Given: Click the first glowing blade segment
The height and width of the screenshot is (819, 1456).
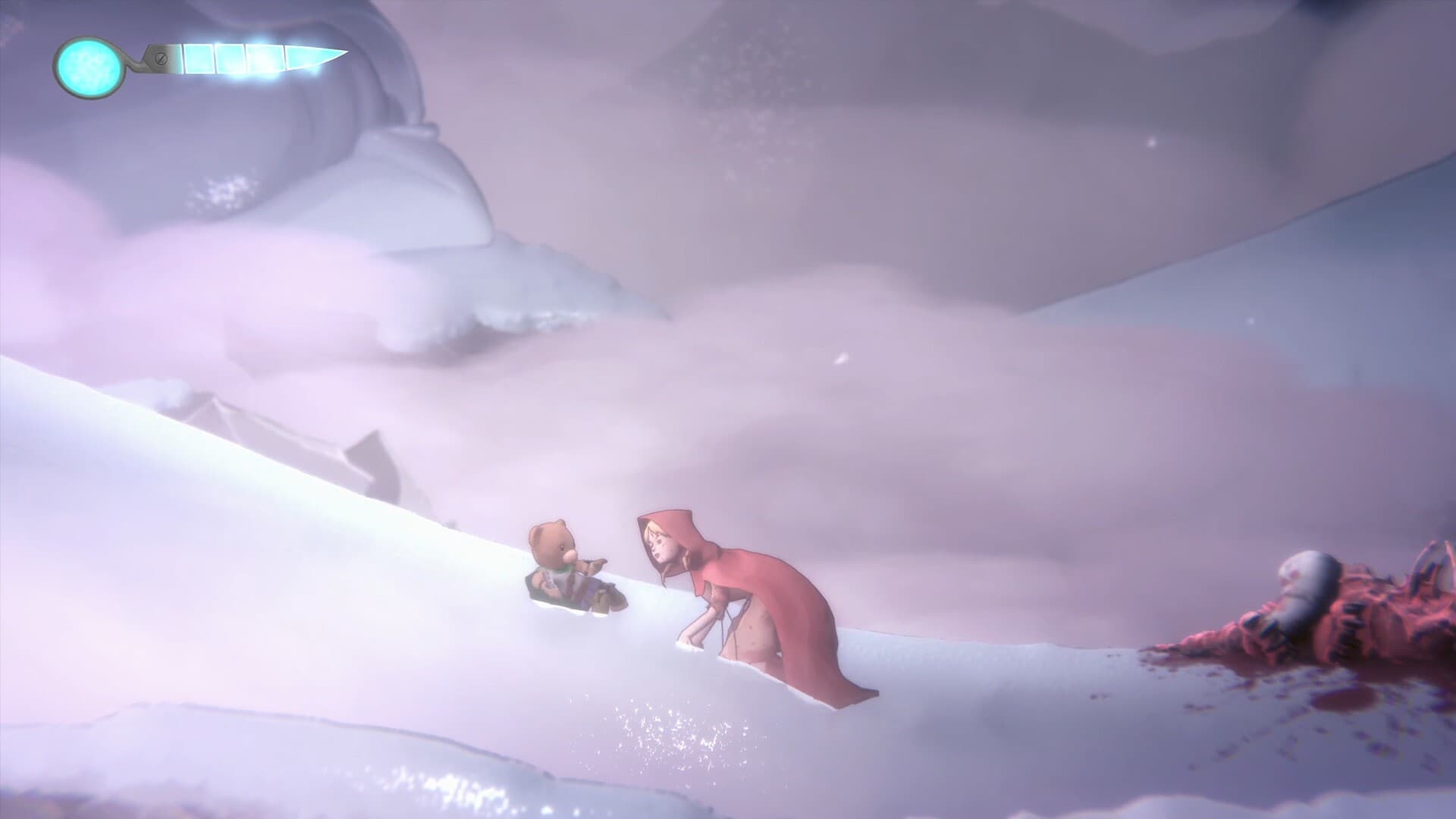Looking at the screenshot, I should (198, 58).
